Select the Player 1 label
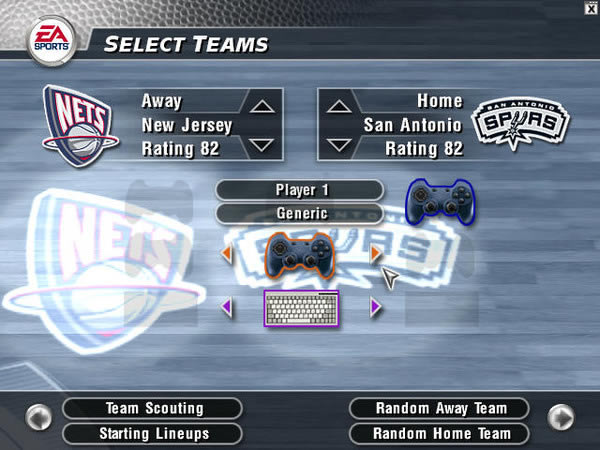The width and height of the screenshot is (600, 450). [x=300, y=190]
